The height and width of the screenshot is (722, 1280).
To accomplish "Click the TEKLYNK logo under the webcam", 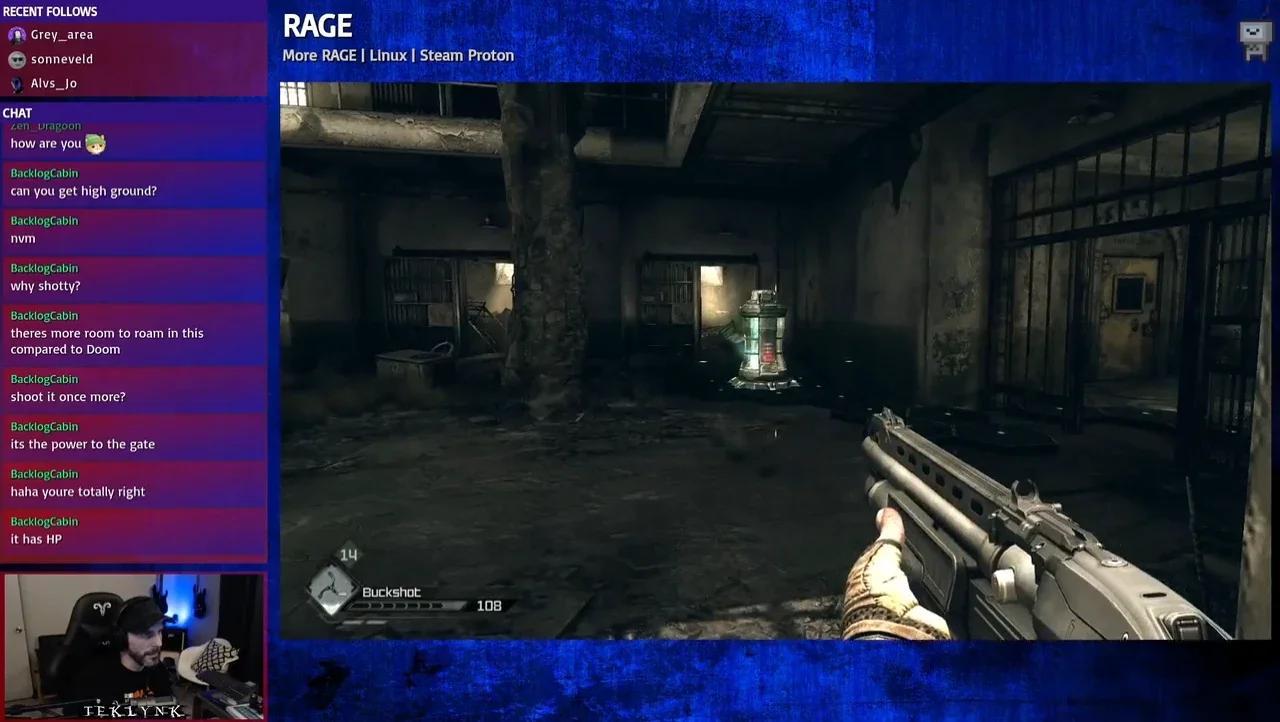I will (131, 710).
